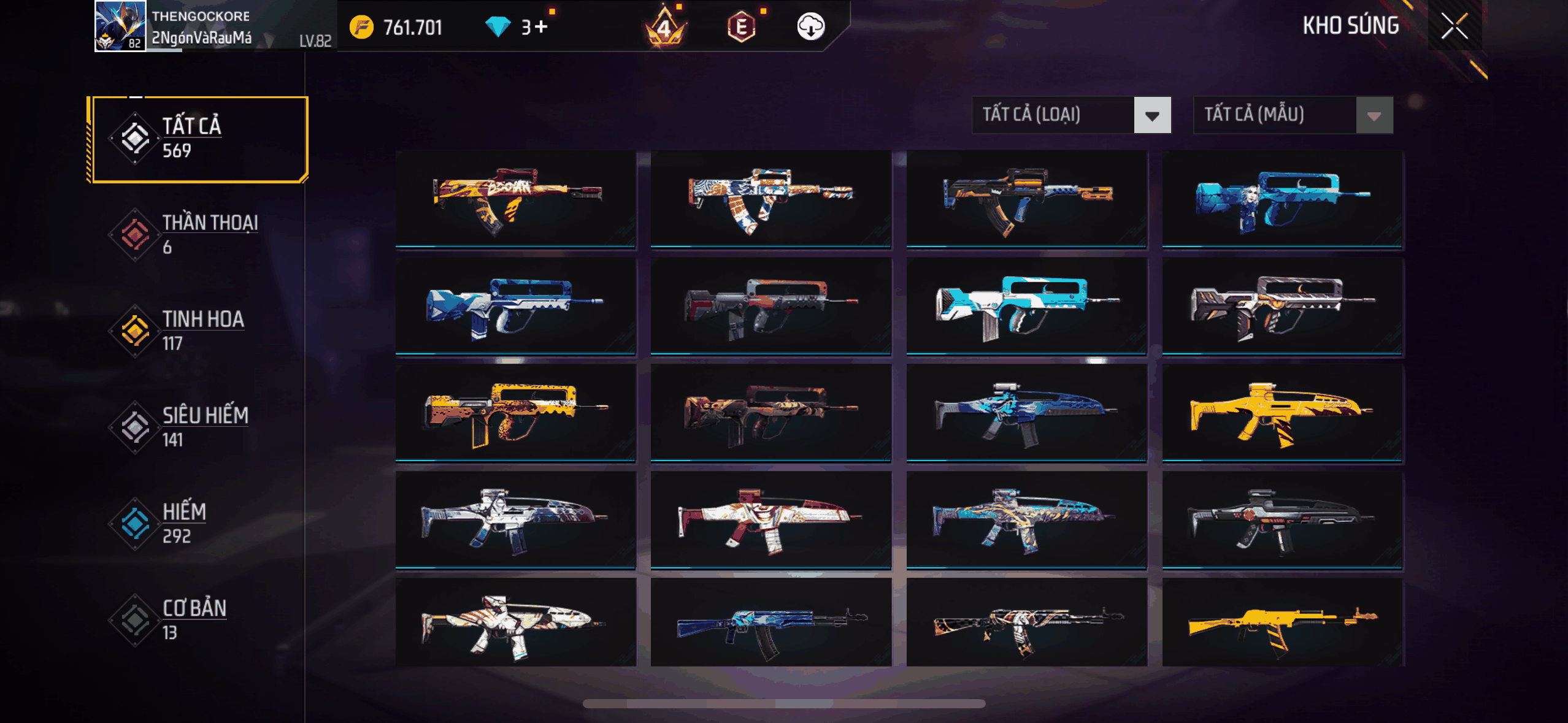Pick the cyan and white FAMAS skin
This screenshot has width=1568, height=723.
pos(1026,305)
